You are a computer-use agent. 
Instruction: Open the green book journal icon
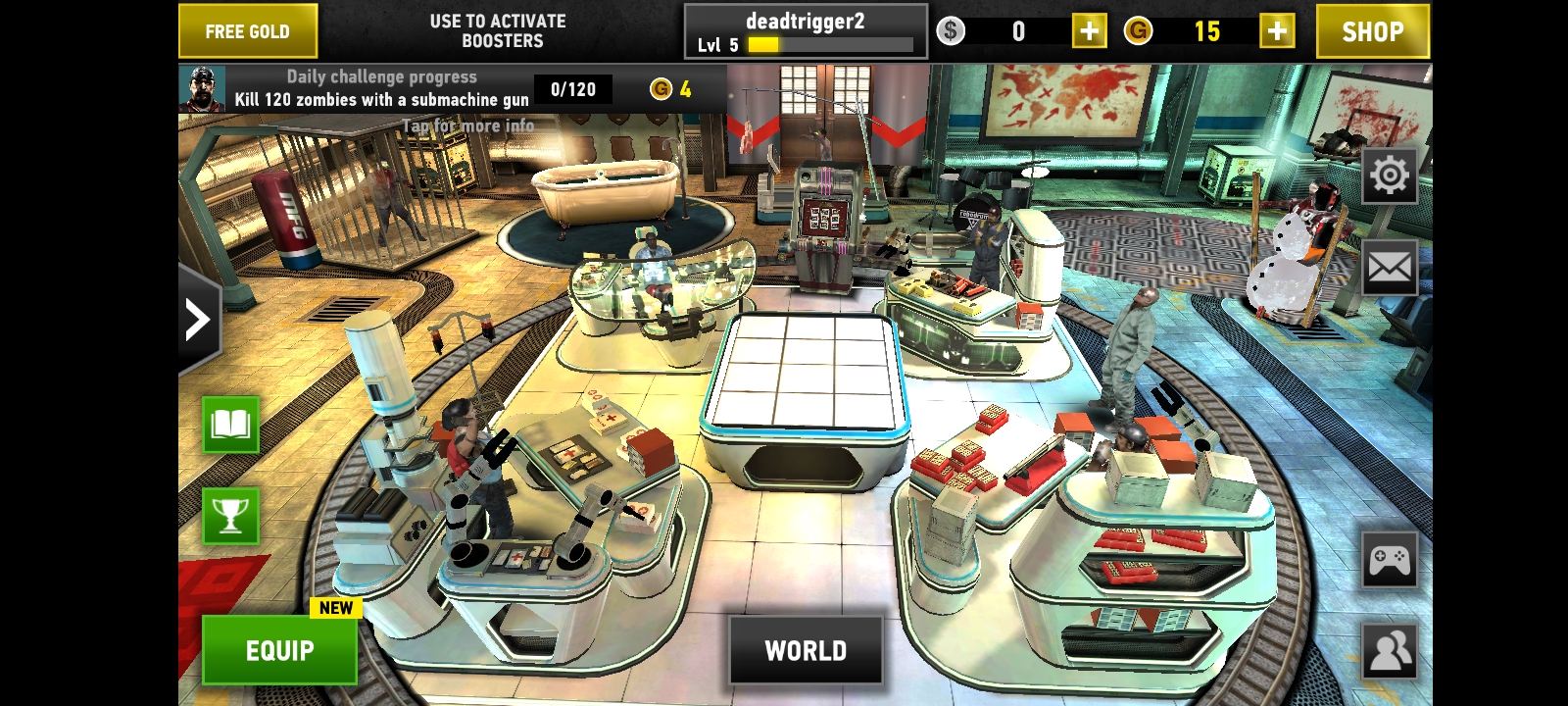pos(230,425)
